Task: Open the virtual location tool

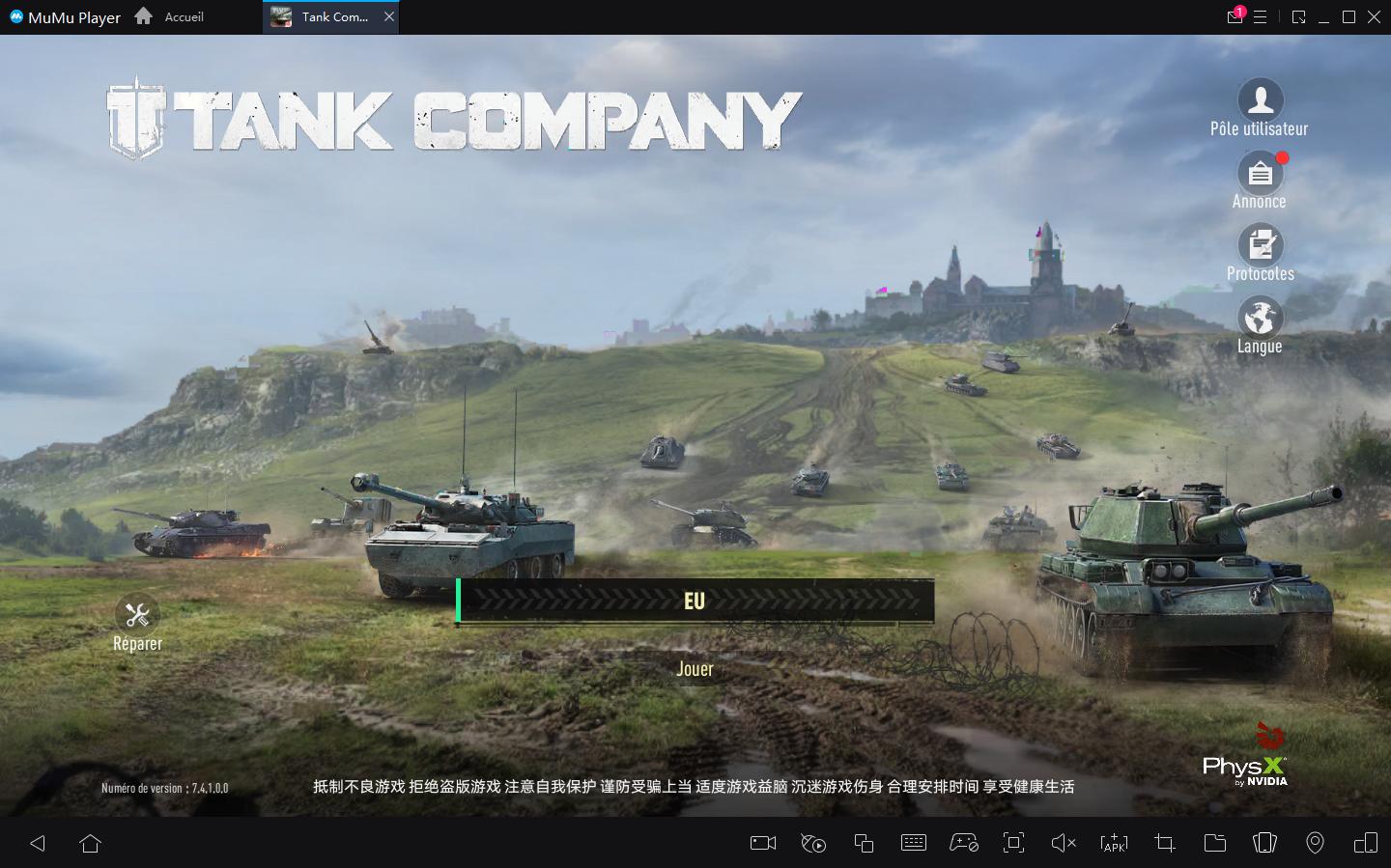Action: point(1315,843)
